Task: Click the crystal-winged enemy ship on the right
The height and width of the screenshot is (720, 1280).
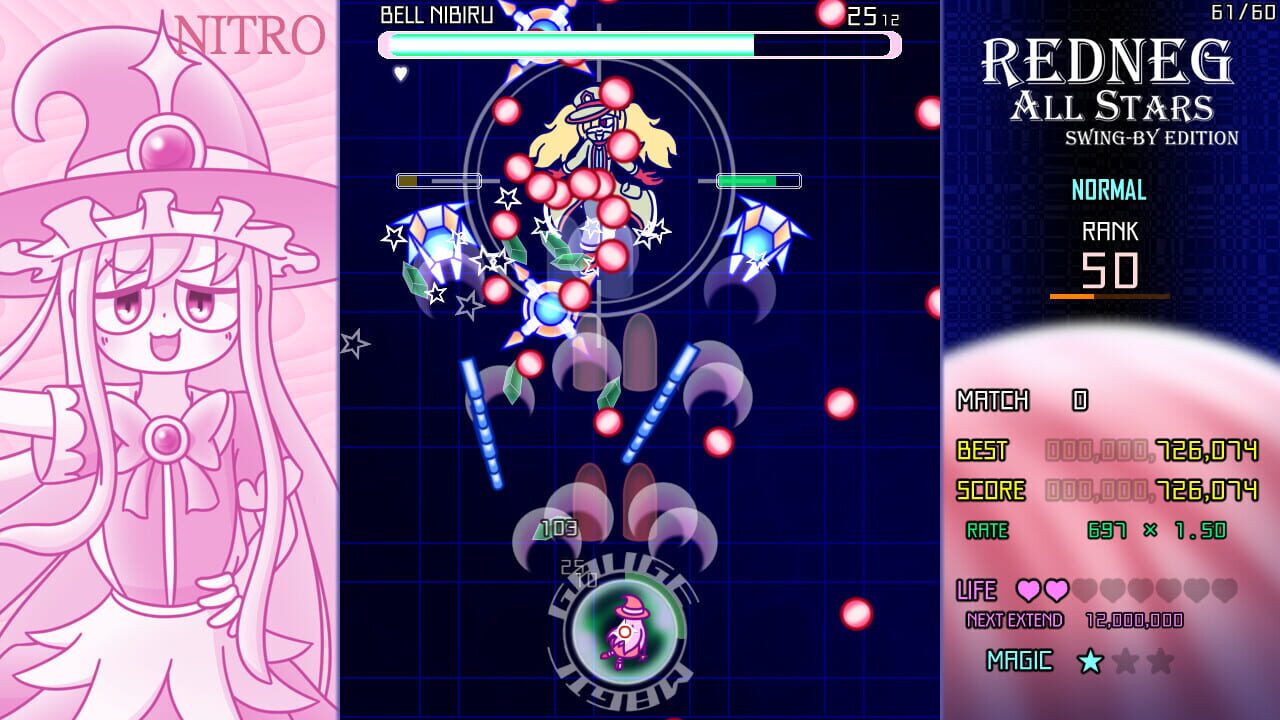Action: [x=762, y=235]
